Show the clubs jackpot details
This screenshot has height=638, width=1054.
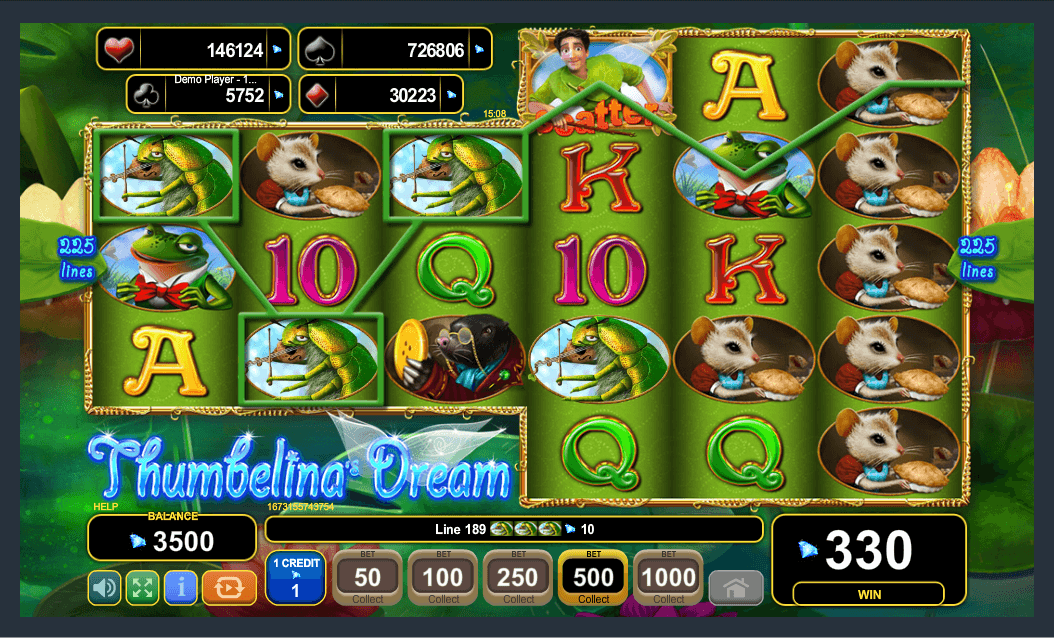coord(209,95)
